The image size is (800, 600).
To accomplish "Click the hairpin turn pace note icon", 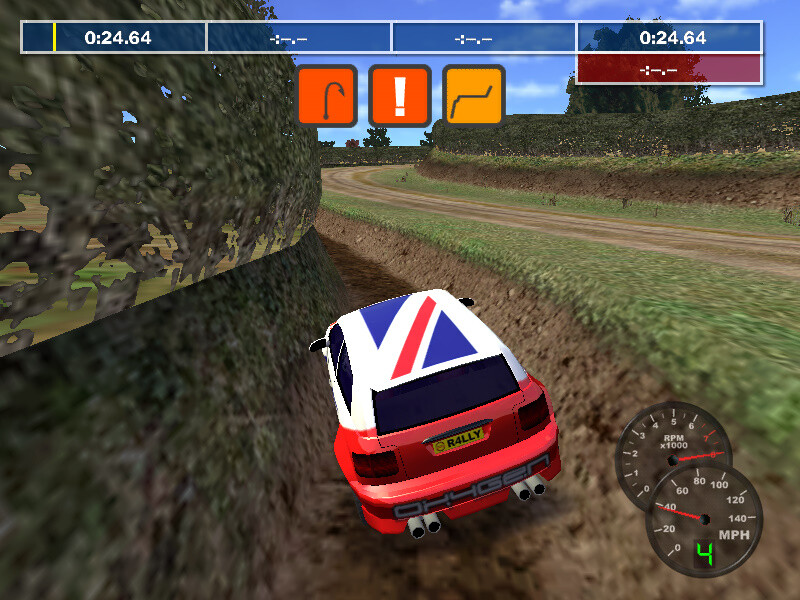I will [x=326, y=95].
